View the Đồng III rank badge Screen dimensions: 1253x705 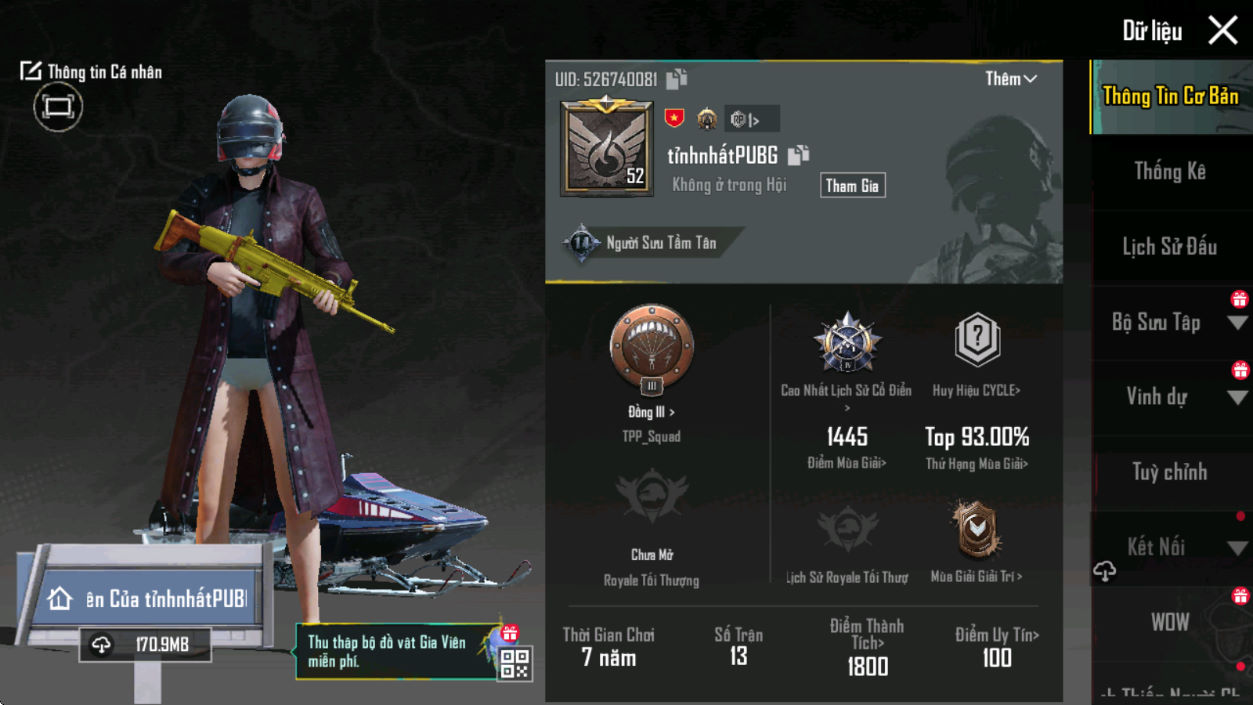[651, 350]
